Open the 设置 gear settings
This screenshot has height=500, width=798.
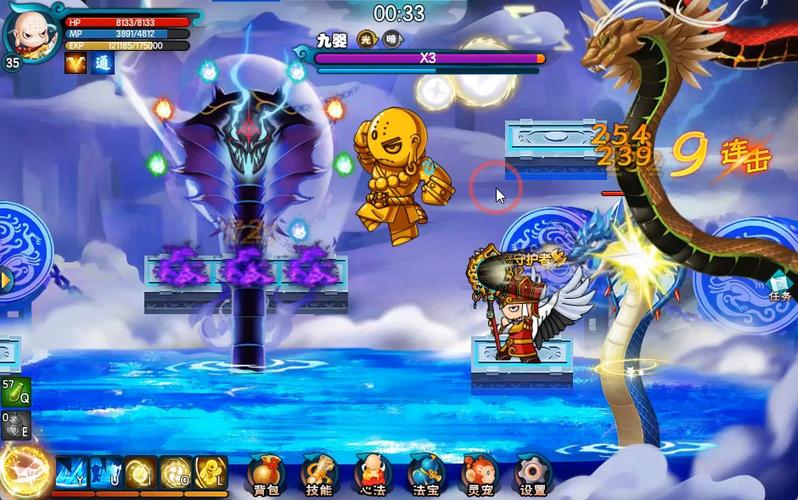click(533, 473)
